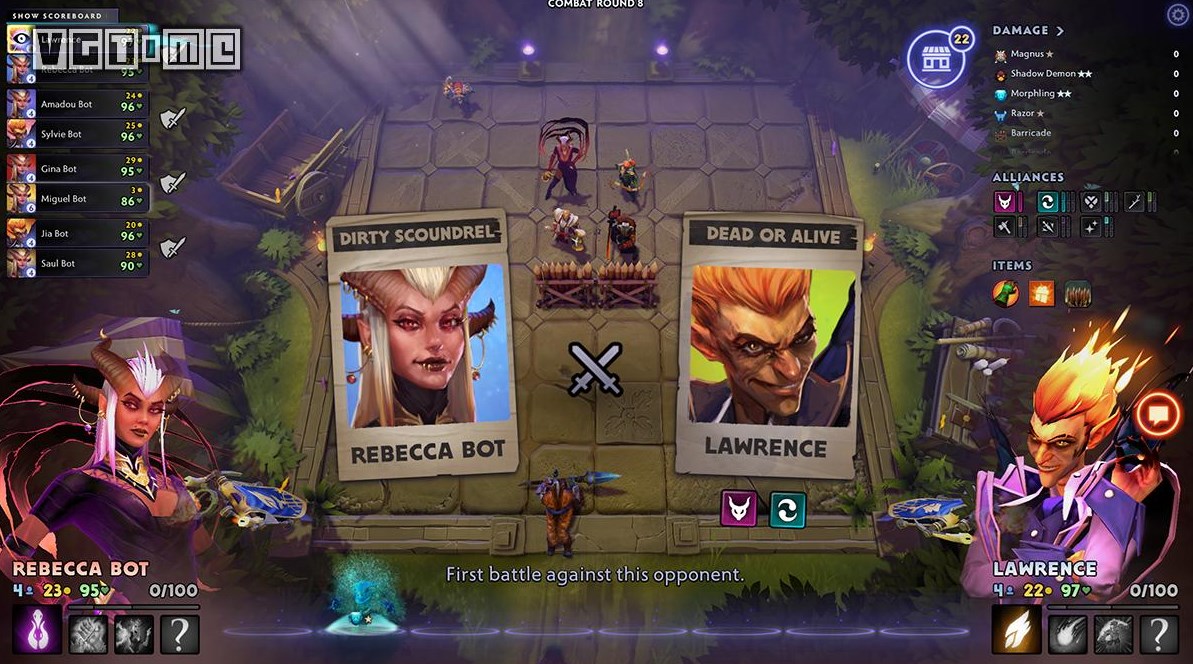Viewport: 1193px width, 664px height.
Task: Click the Dead or Alive Lawrence poster
Action: tap(766, 345)
